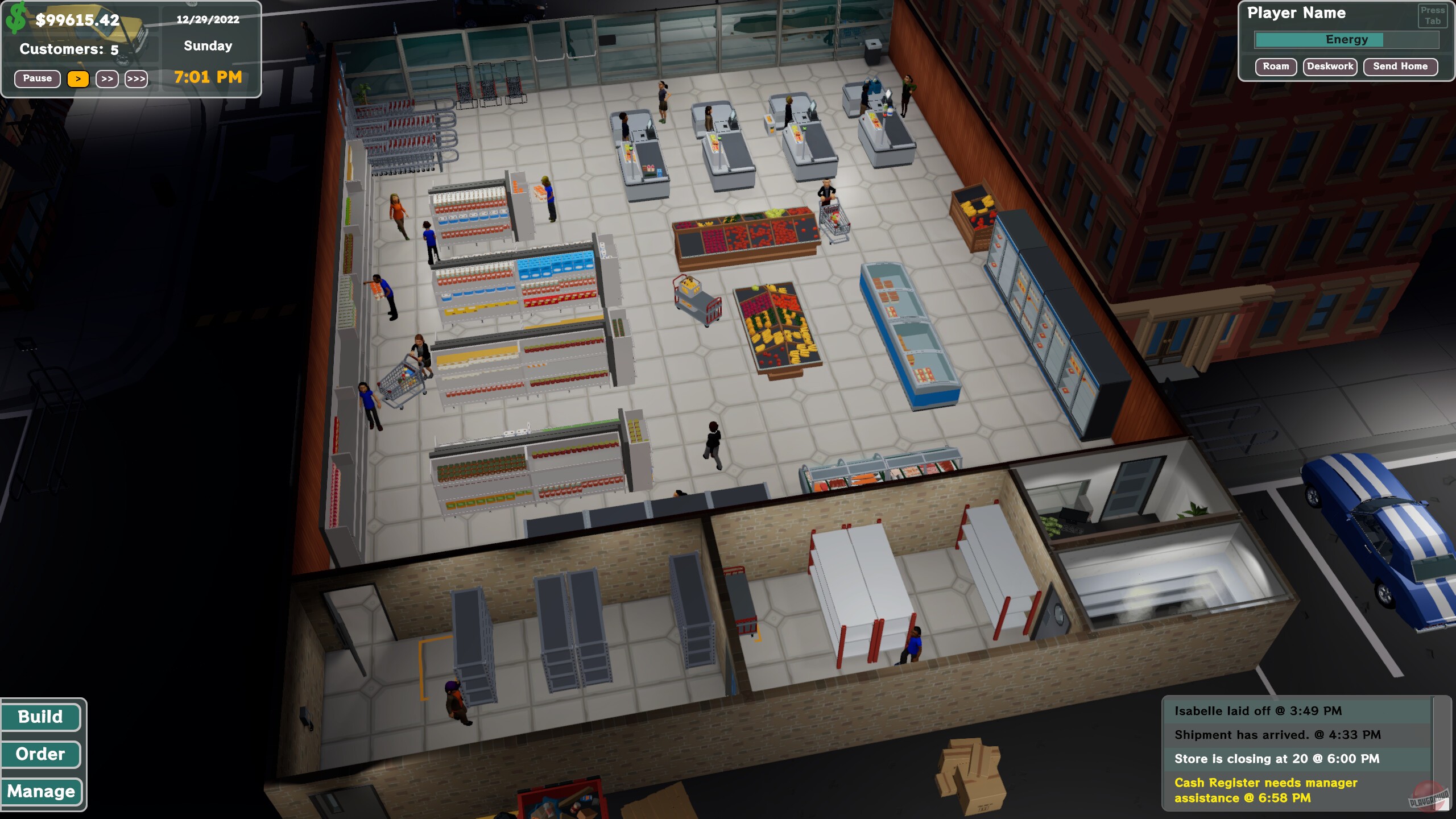Pause the game simulation
Viewport: 1456px width, 819px height.
point(37,78)
